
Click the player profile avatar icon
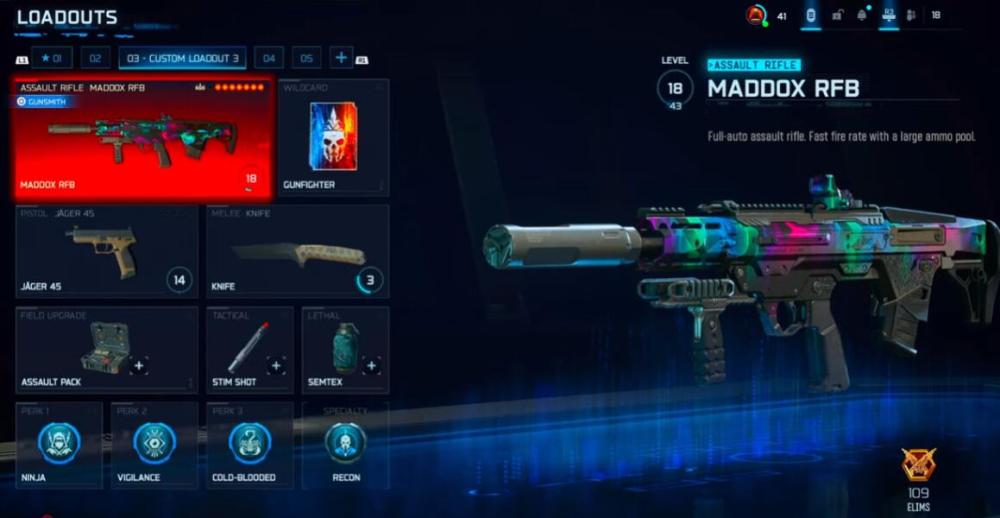coord(756,15)
